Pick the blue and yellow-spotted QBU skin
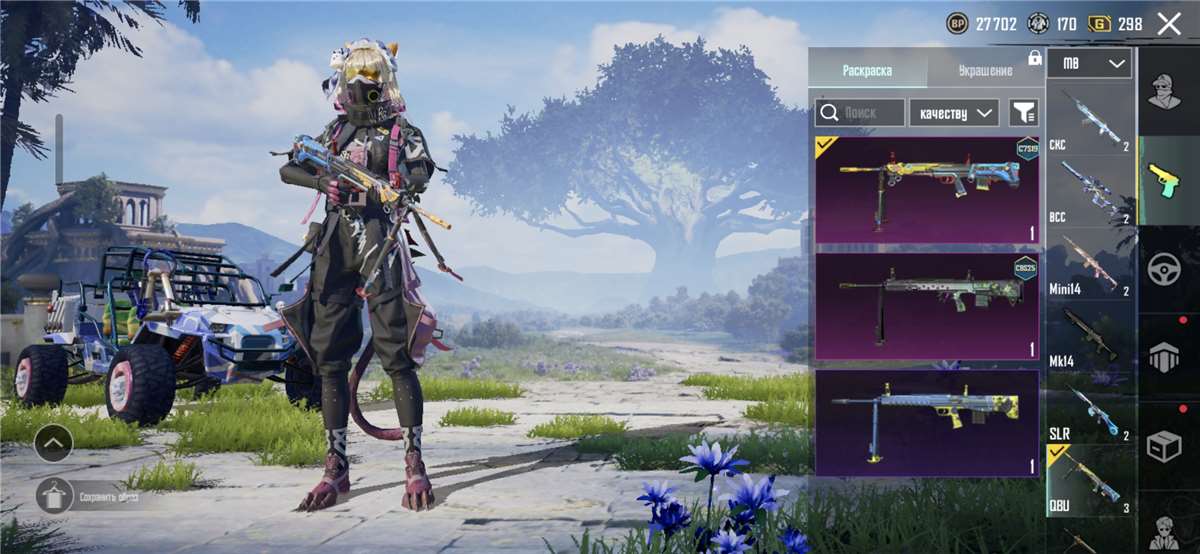 tap(927, 422)
